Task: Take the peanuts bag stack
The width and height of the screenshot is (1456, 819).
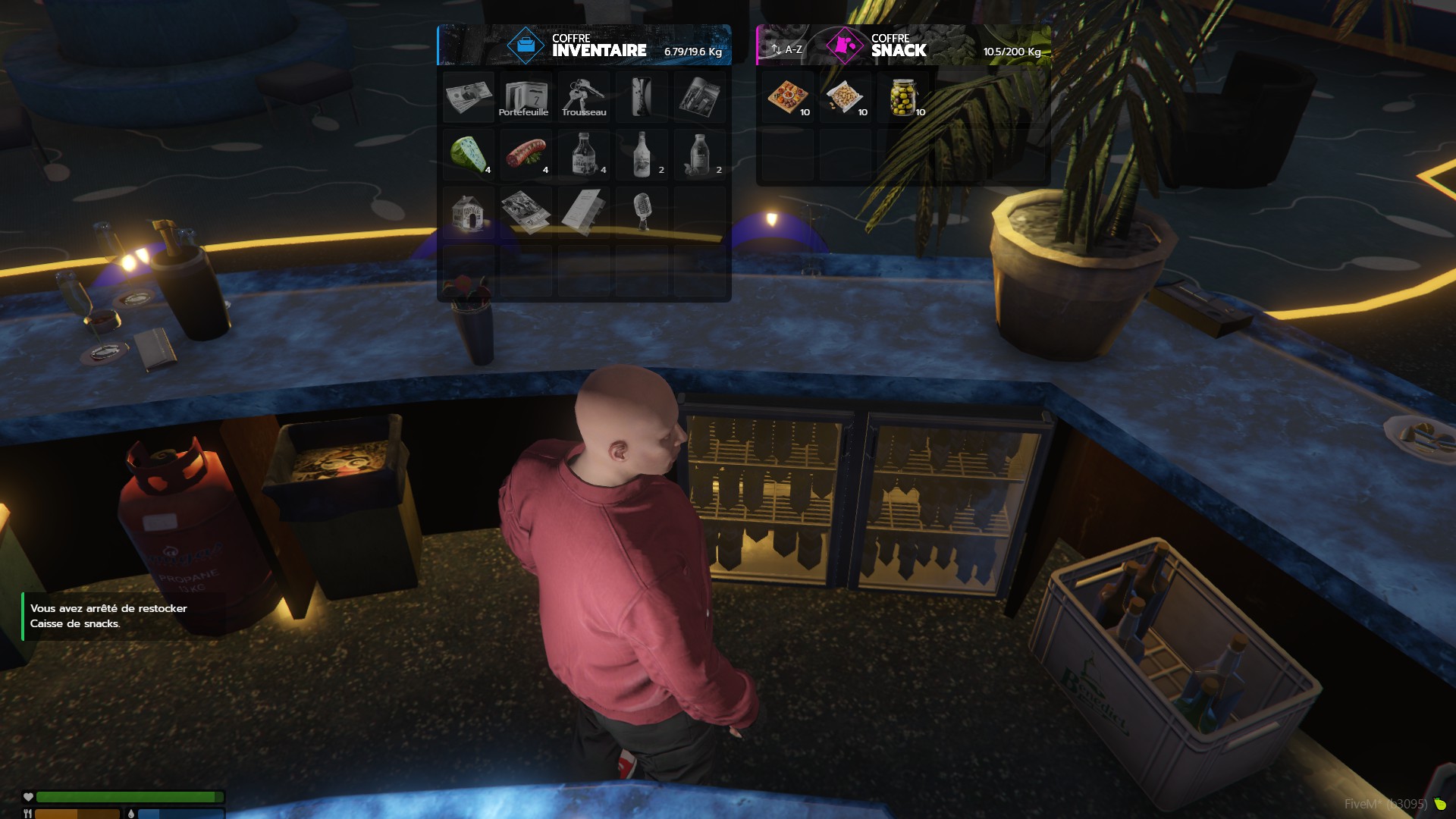Action: tap(845, 96)
